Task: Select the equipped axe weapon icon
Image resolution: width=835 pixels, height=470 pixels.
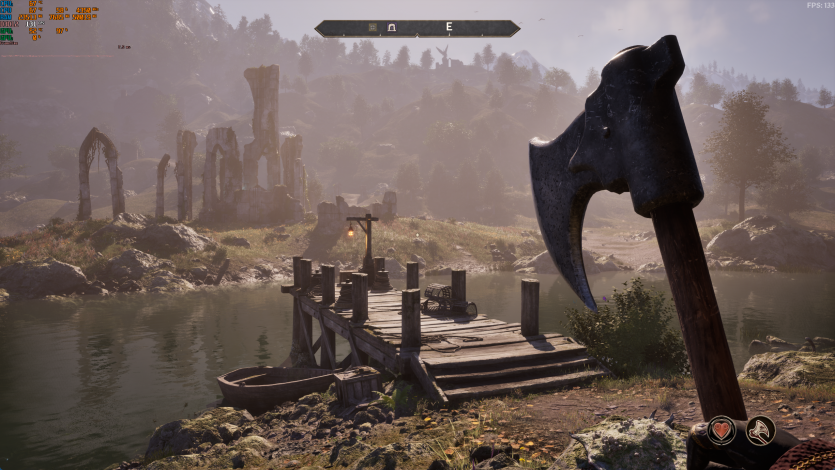Action: (760, 430)
